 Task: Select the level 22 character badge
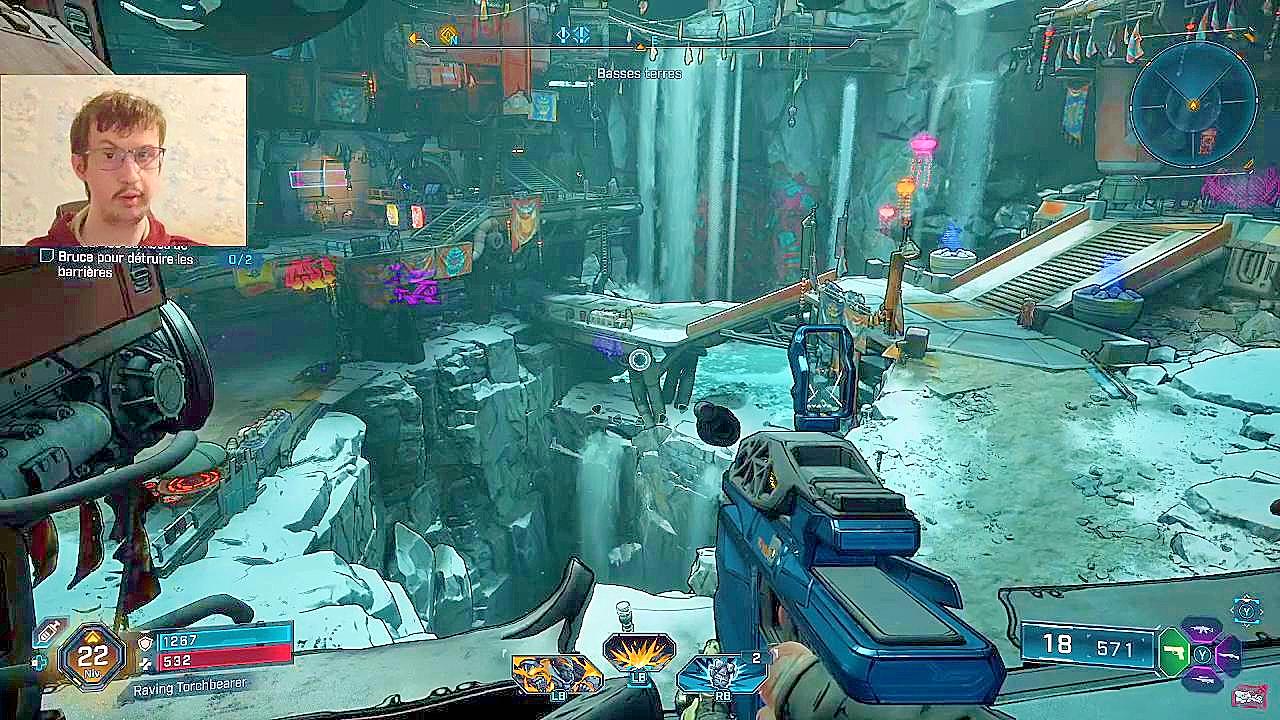pos(92,657)
